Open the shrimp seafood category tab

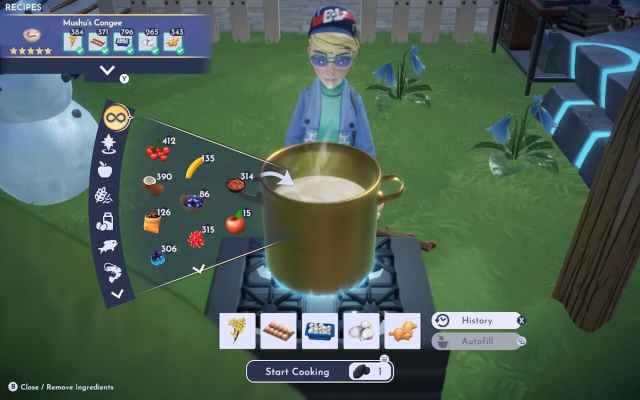(x=108, y=270)
